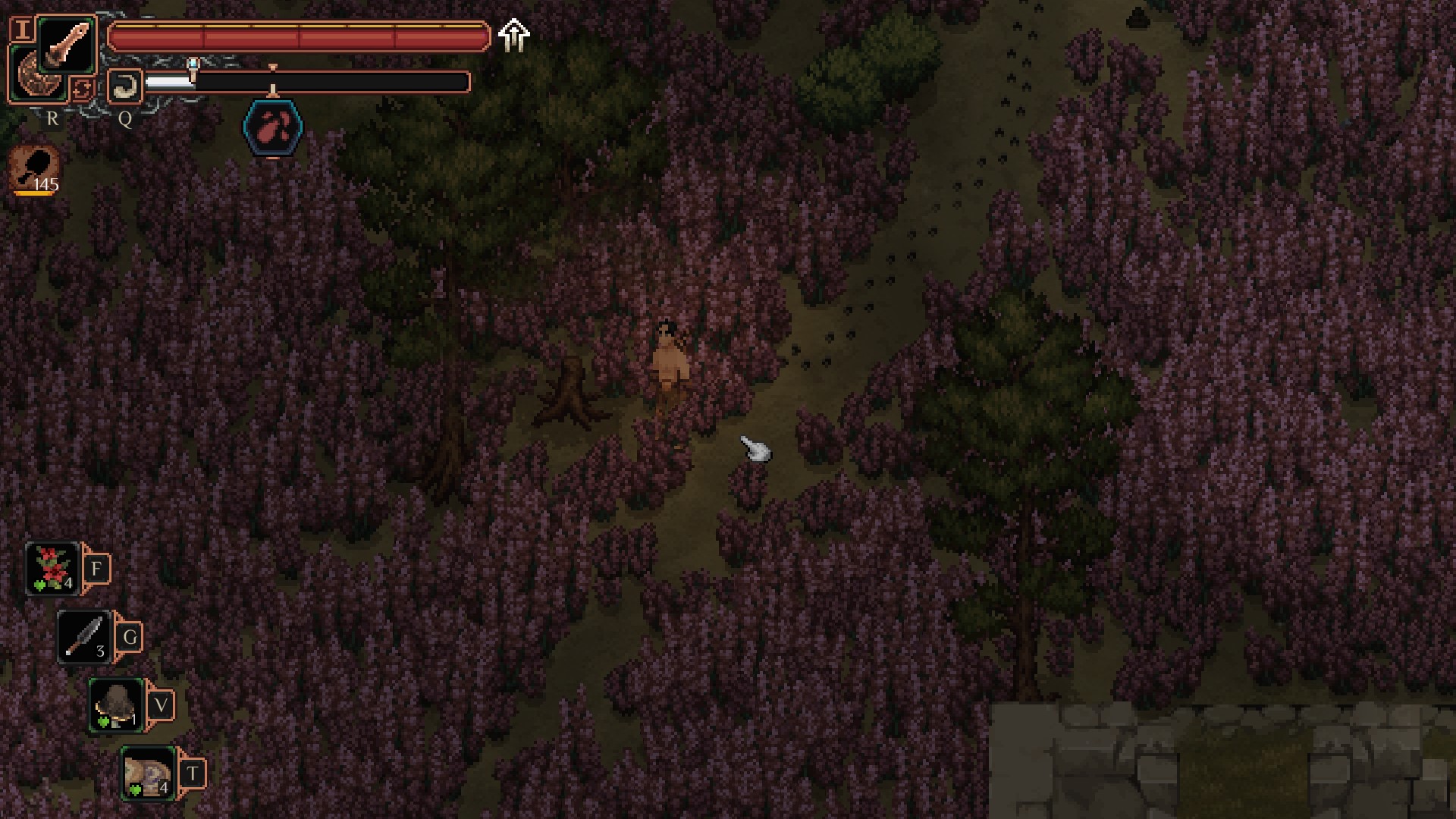Screen dimensions: 1456x819
Task: Select the throwing spear slot
Action: click(x=84, y=636)
